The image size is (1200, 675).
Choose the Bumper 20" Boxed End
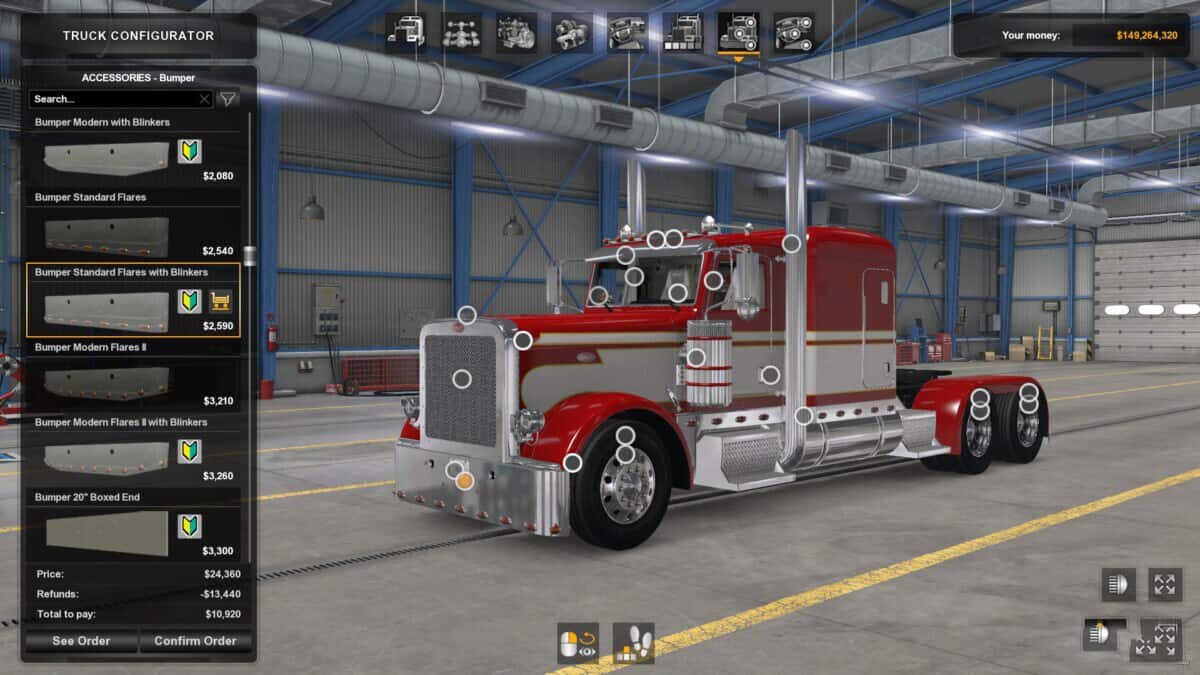pos(133,527)
